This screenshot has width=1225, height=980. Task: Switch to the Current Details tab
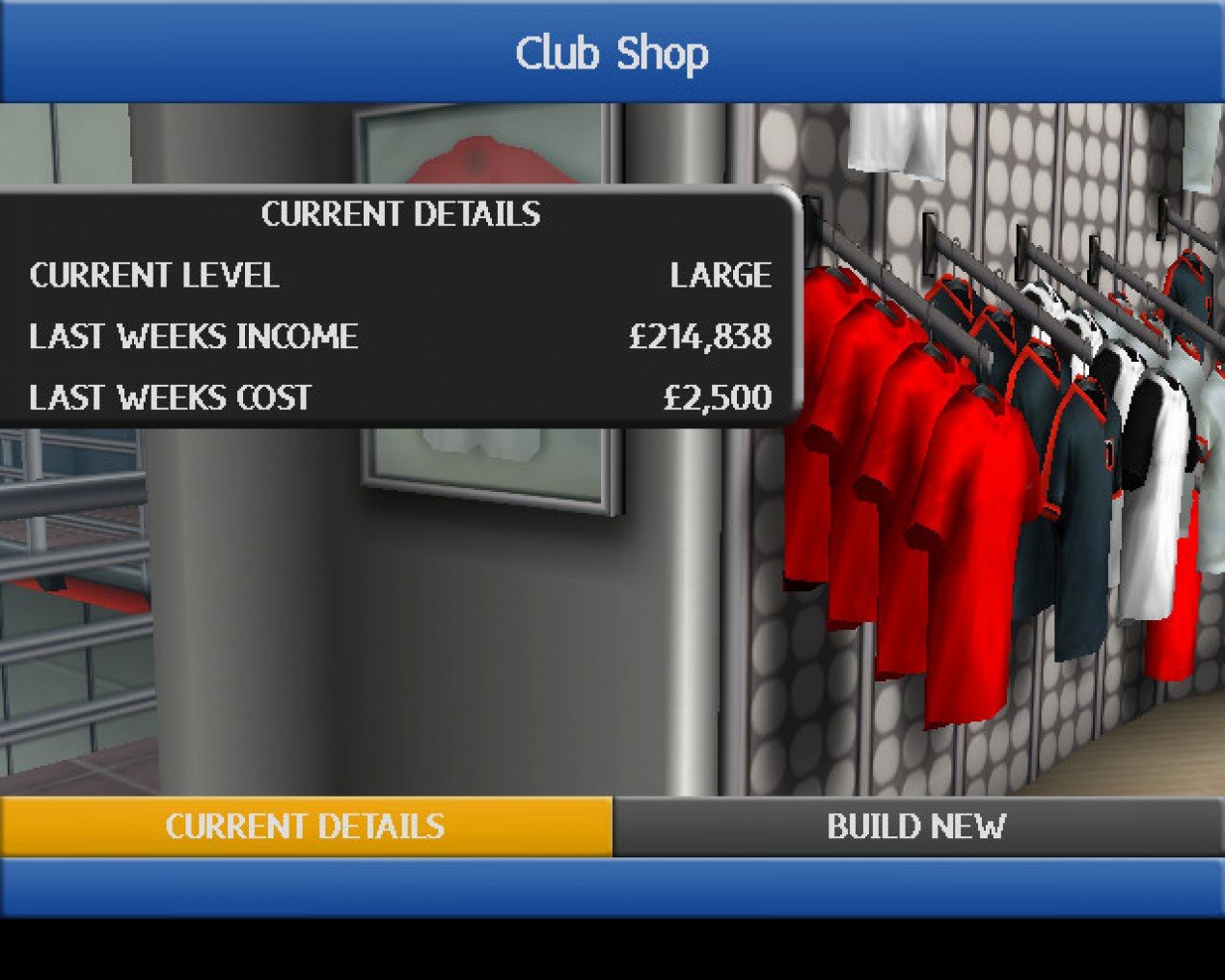click(x=305, y=827)
